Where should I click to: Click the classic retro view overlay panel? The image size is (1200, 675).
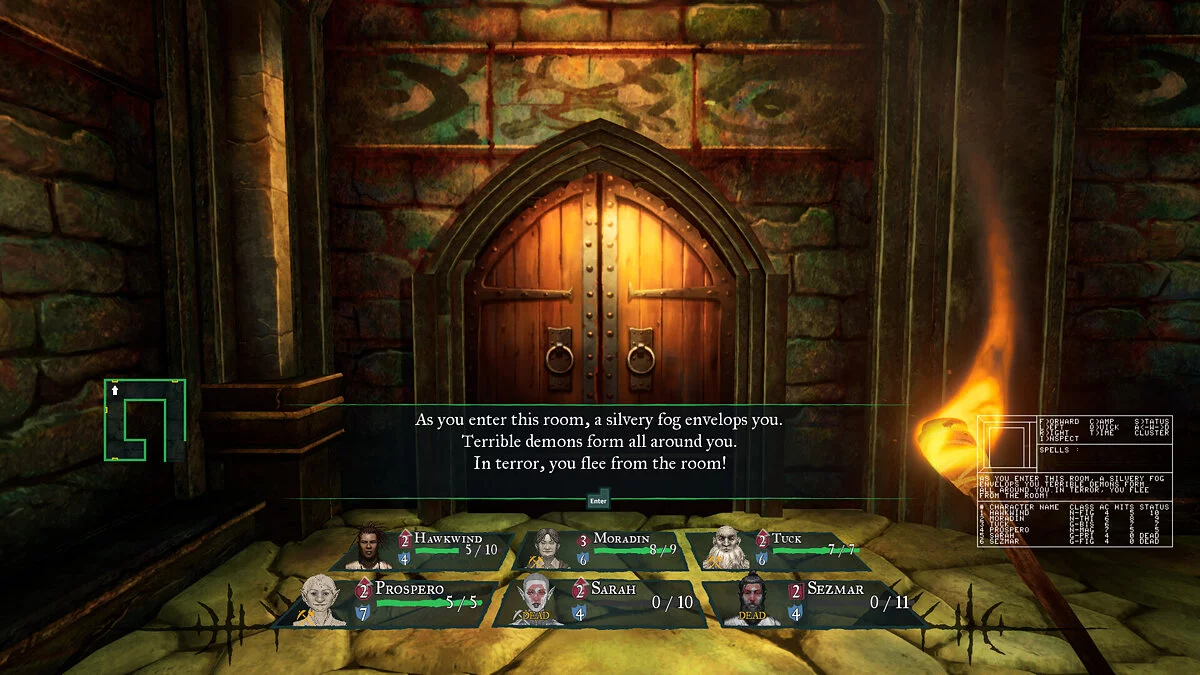1074,481
